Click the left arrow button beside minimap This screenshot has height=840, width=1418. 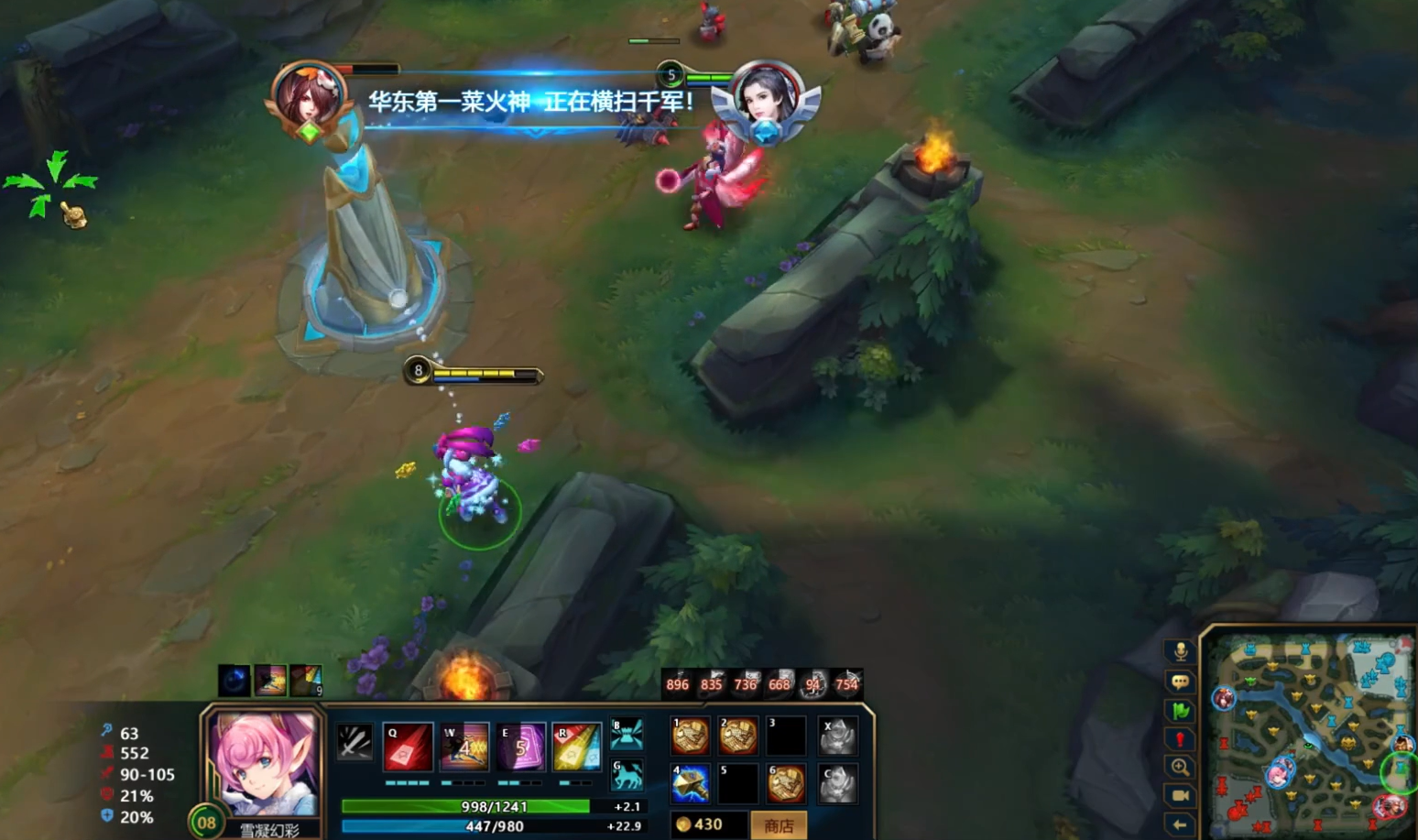click(x=1181, y=824)
